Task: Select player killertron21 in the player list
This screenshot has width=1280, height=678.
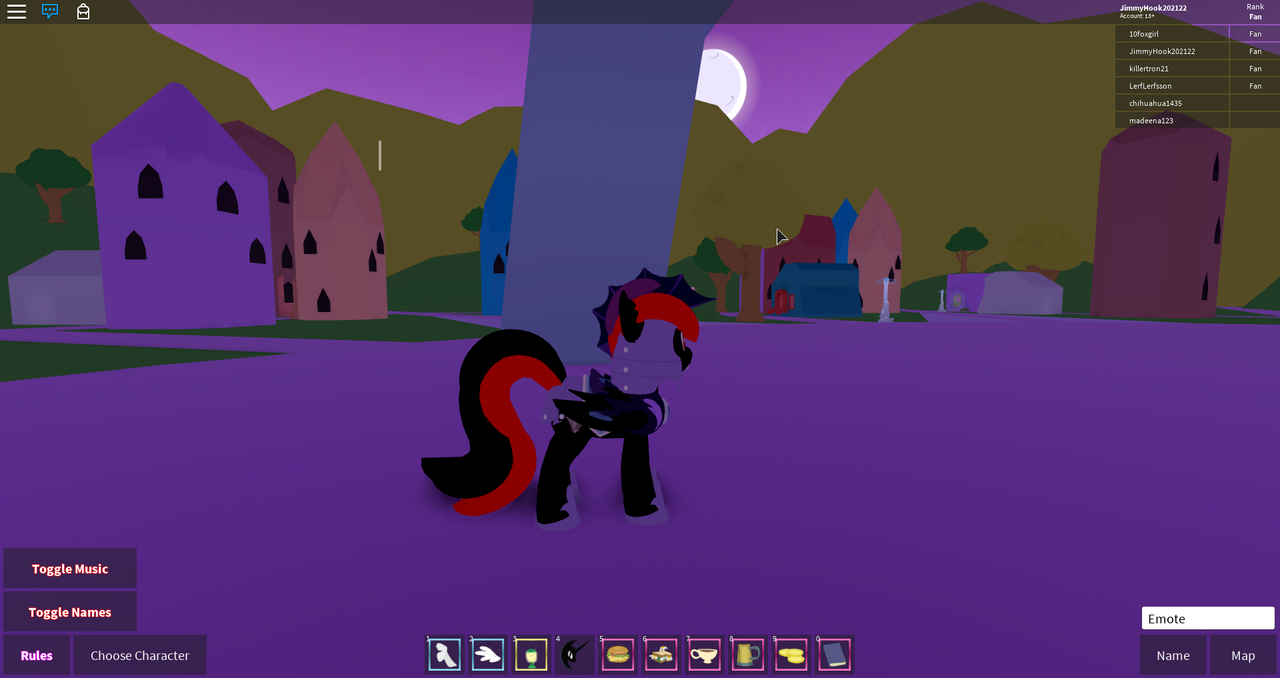Action: point(1149,68)
